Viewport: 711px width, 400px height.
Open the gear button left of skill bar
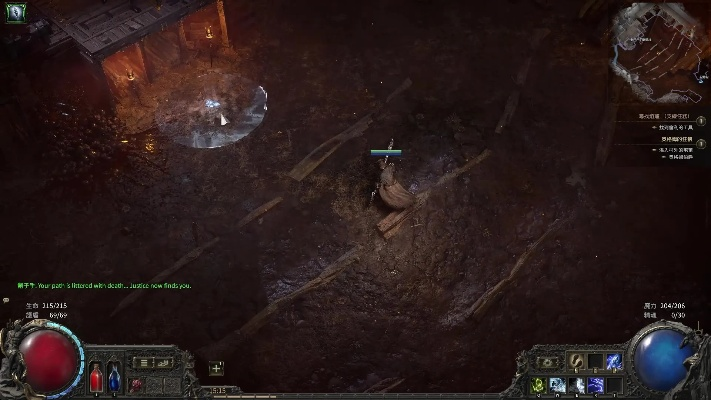(x=548, y=362)
